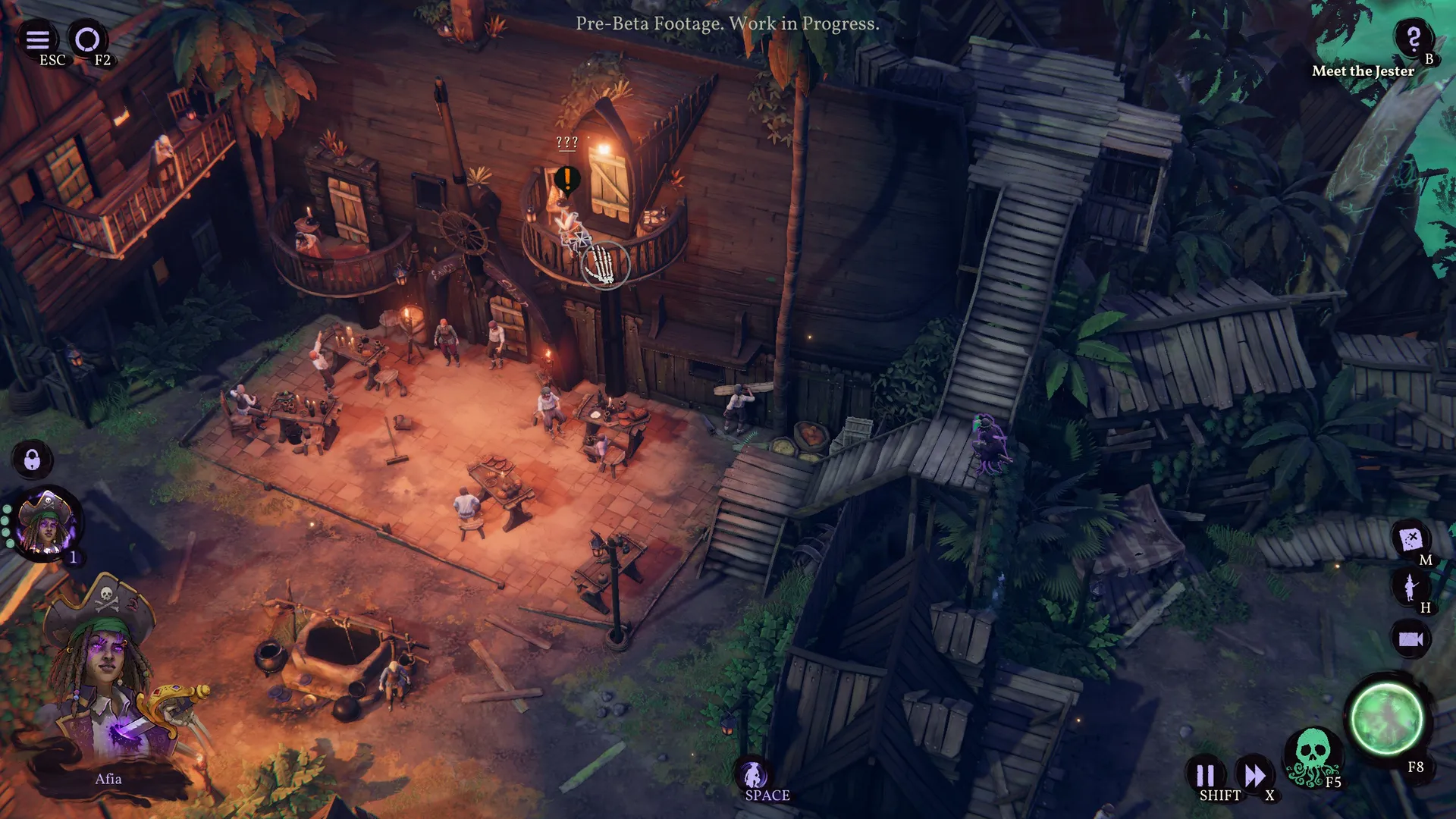Open the question mark help button
Screen dimensions: 1456x819
(x=1413, y=38)
